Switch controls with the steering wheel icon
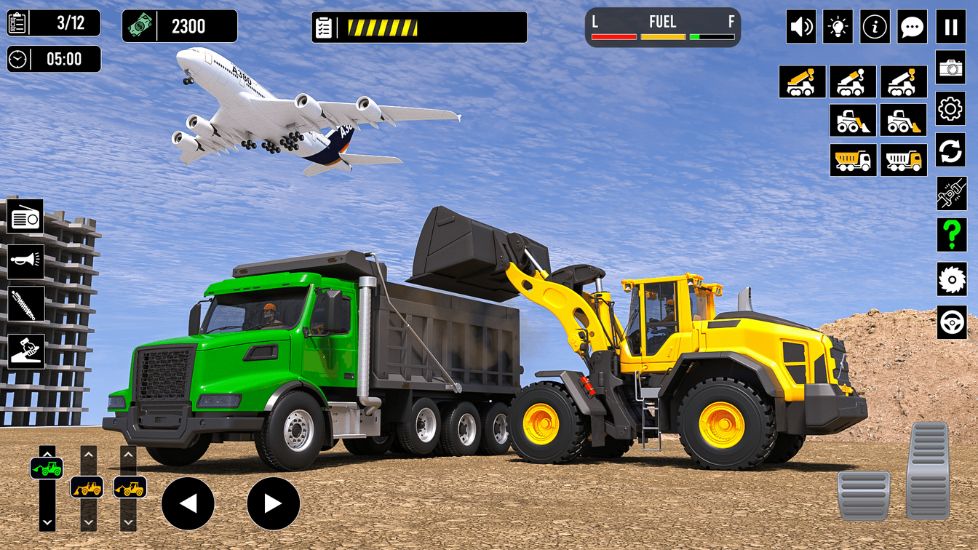978x550 pixels. pos(950,322)
